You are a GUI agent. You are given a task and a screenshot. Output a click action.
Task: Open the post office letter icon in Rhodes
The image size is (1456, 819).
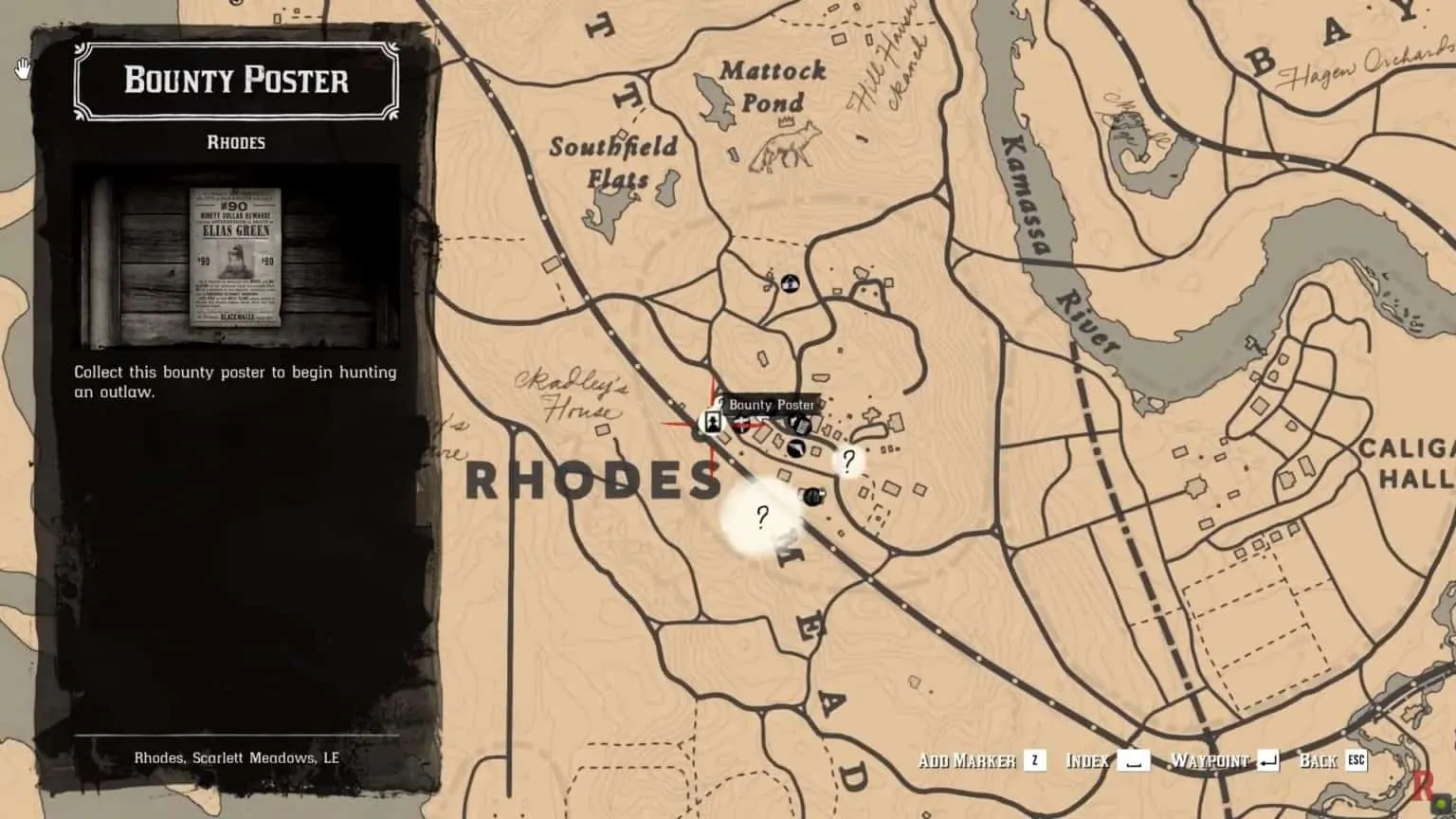click(x=800, y=424)
